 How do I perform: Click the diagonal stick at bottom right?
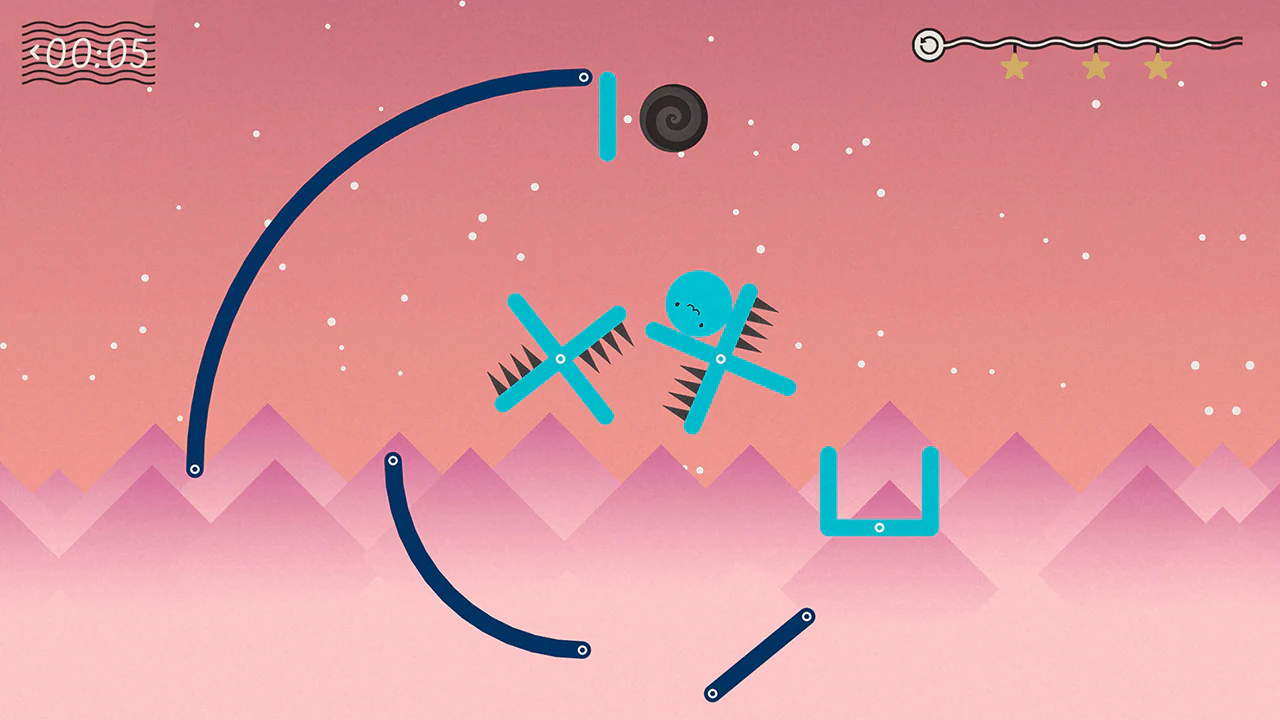tap(758, 653)
